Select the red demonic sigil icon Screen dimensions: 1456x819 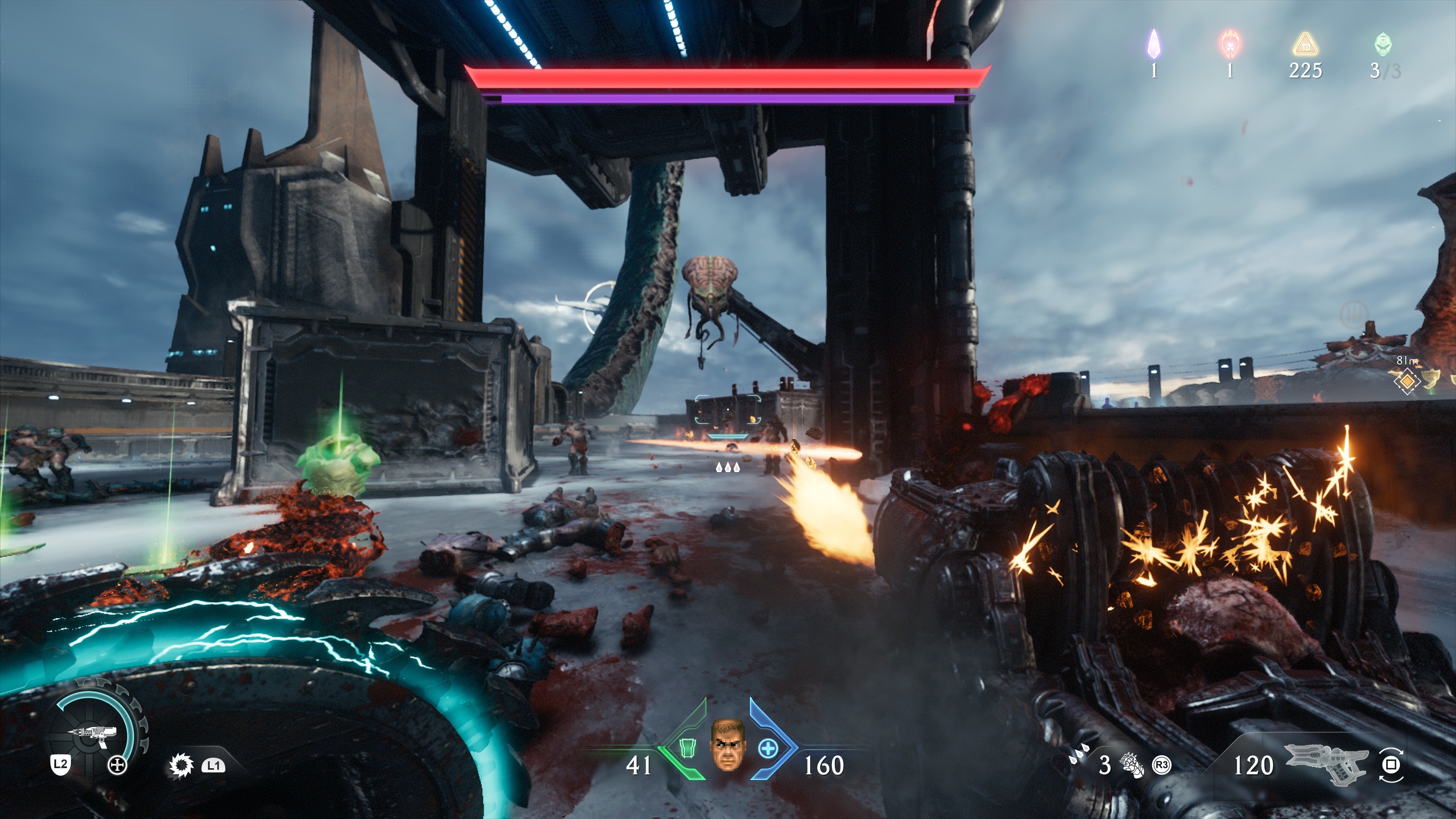1230,43
